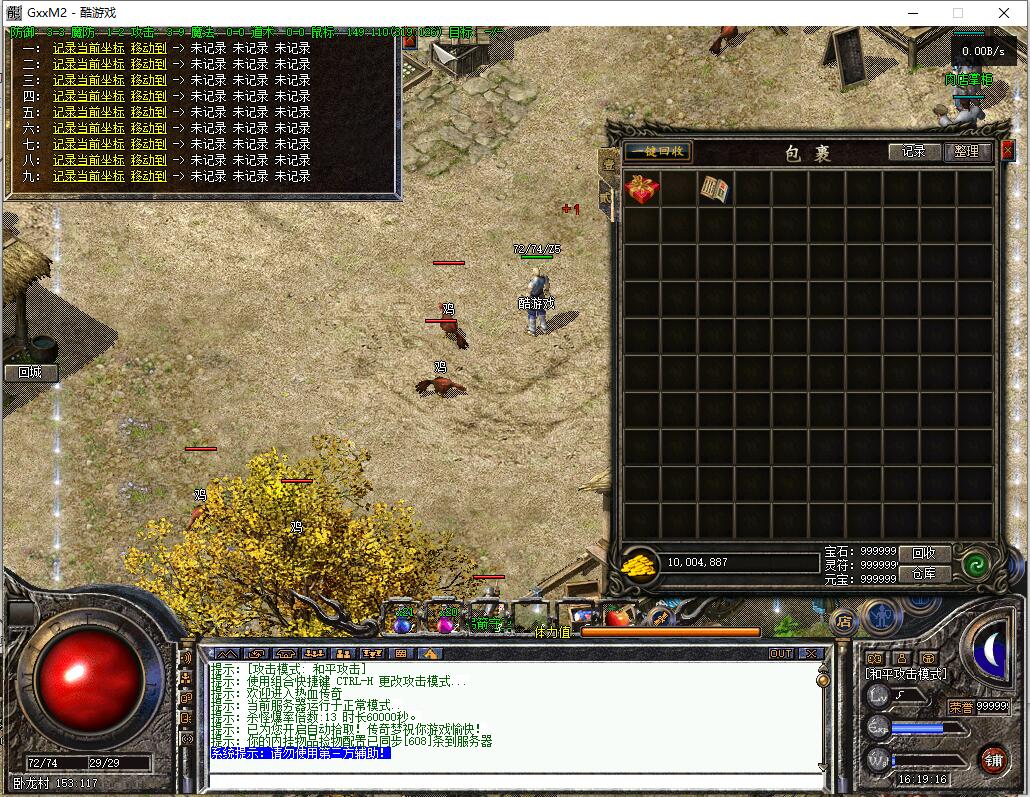The height and width of the screenshot is (797, 1030).
Task: Click 移动到 for slot 五
Action: tap(148, 112)
